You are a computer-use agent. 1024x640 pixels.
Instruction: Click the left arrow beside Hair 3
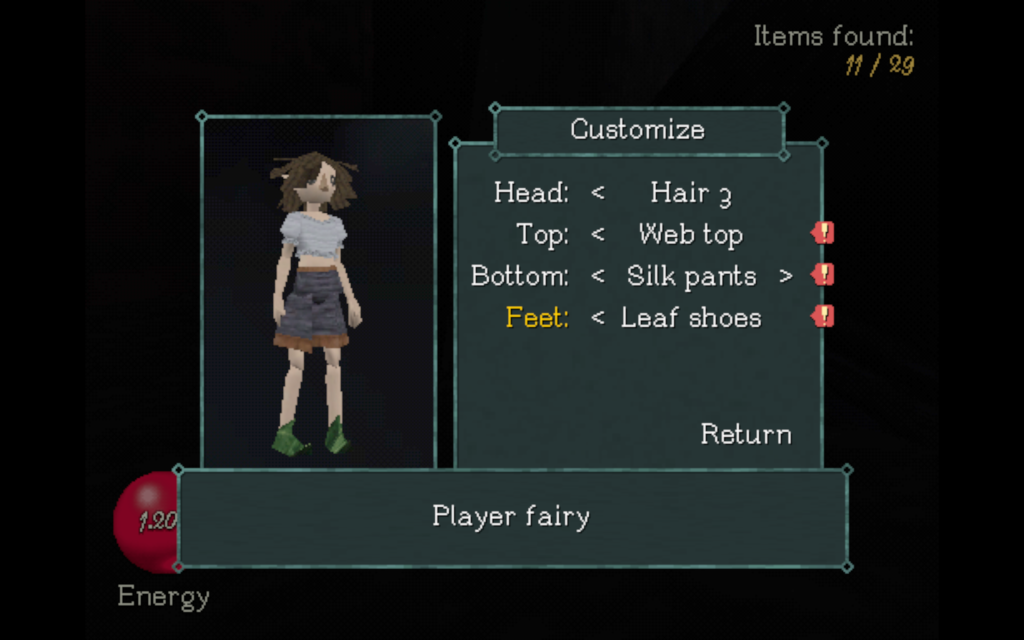598,192
